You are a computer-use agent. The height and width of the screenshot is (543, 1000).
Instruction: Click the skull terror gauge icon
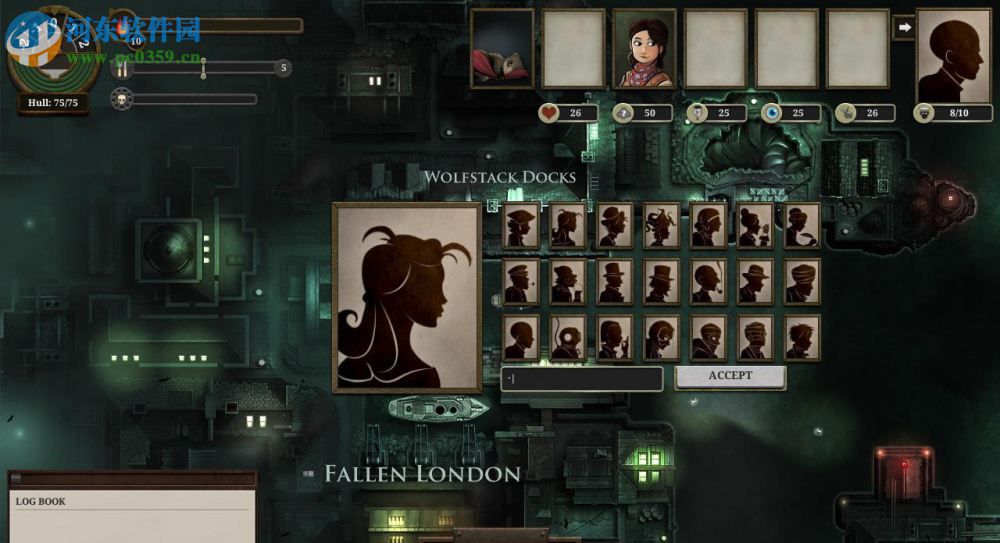pos(121,99)
